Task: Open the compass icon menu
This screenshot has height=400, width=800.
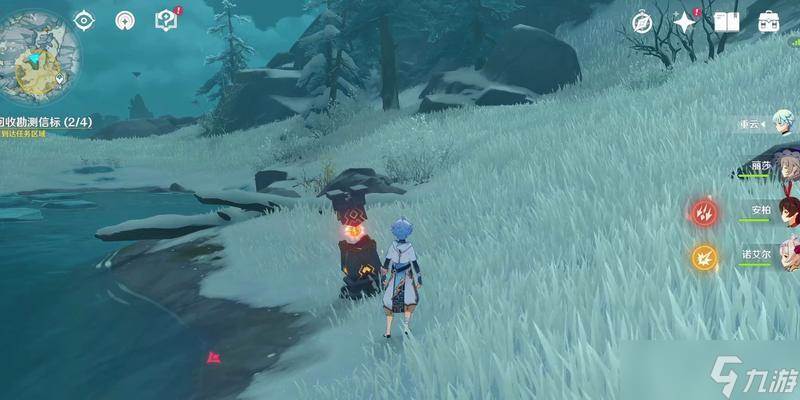Action: coord(642,21)
